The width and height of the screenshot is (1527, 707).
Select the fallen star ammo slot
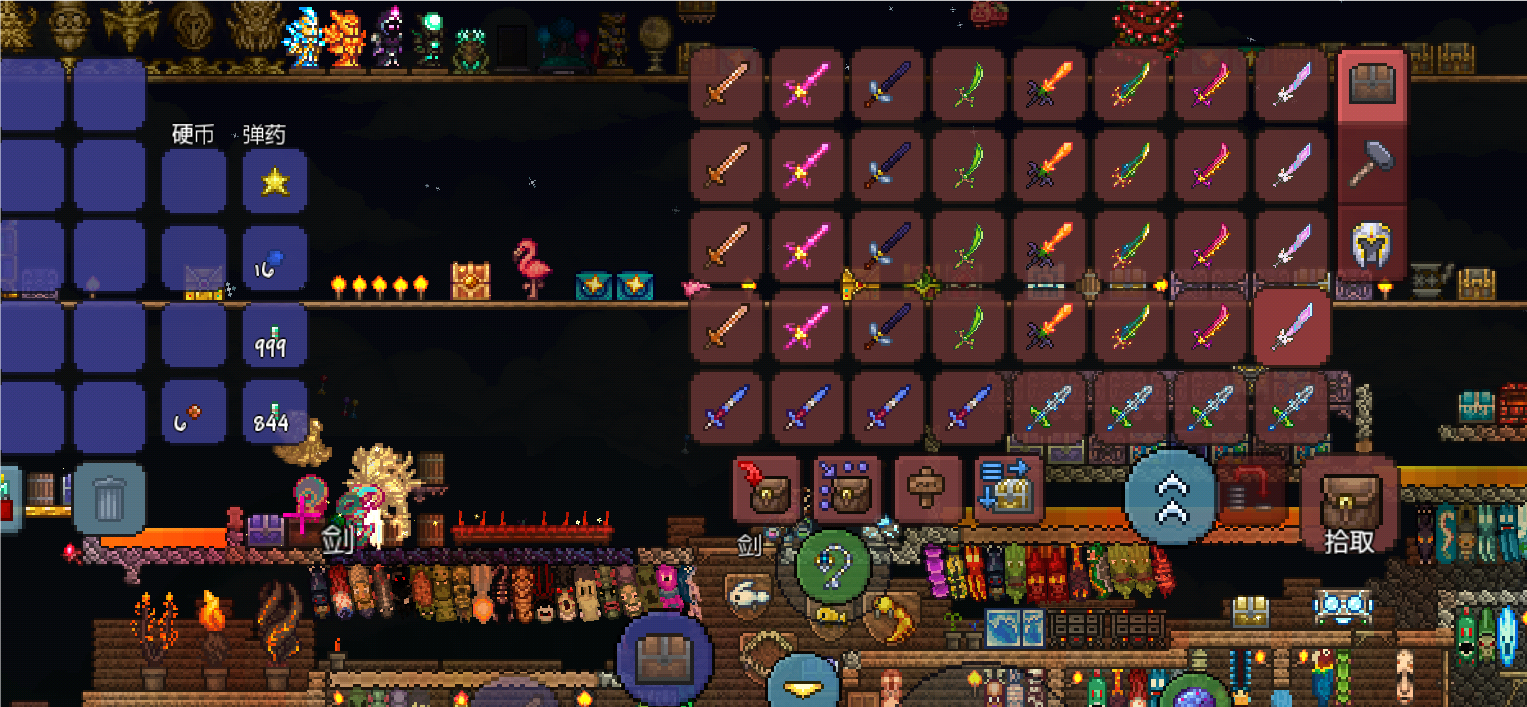275,182
